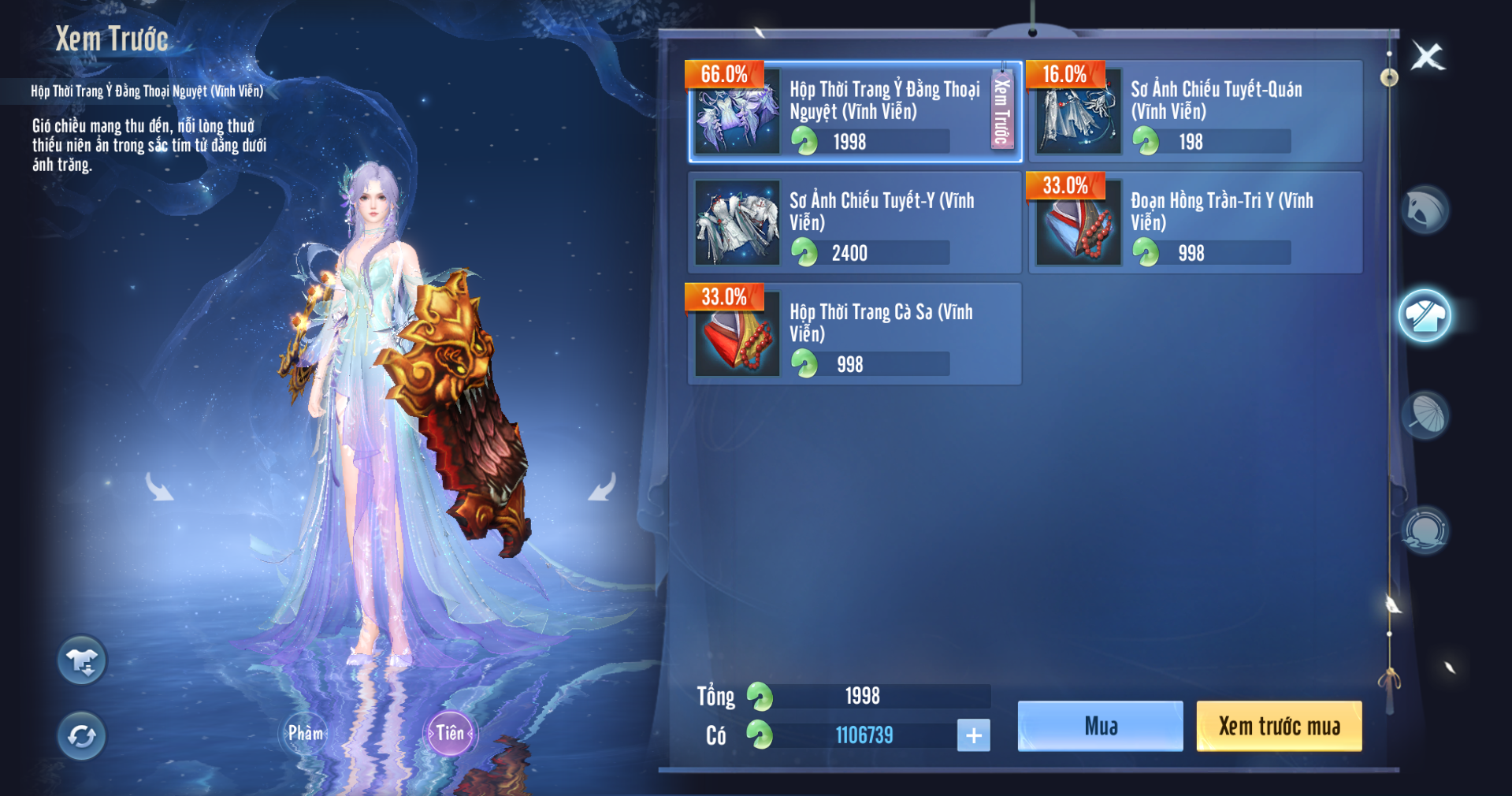Open the circular ring category tab
The image size is (1512, 796).
tap(1425, 529)
